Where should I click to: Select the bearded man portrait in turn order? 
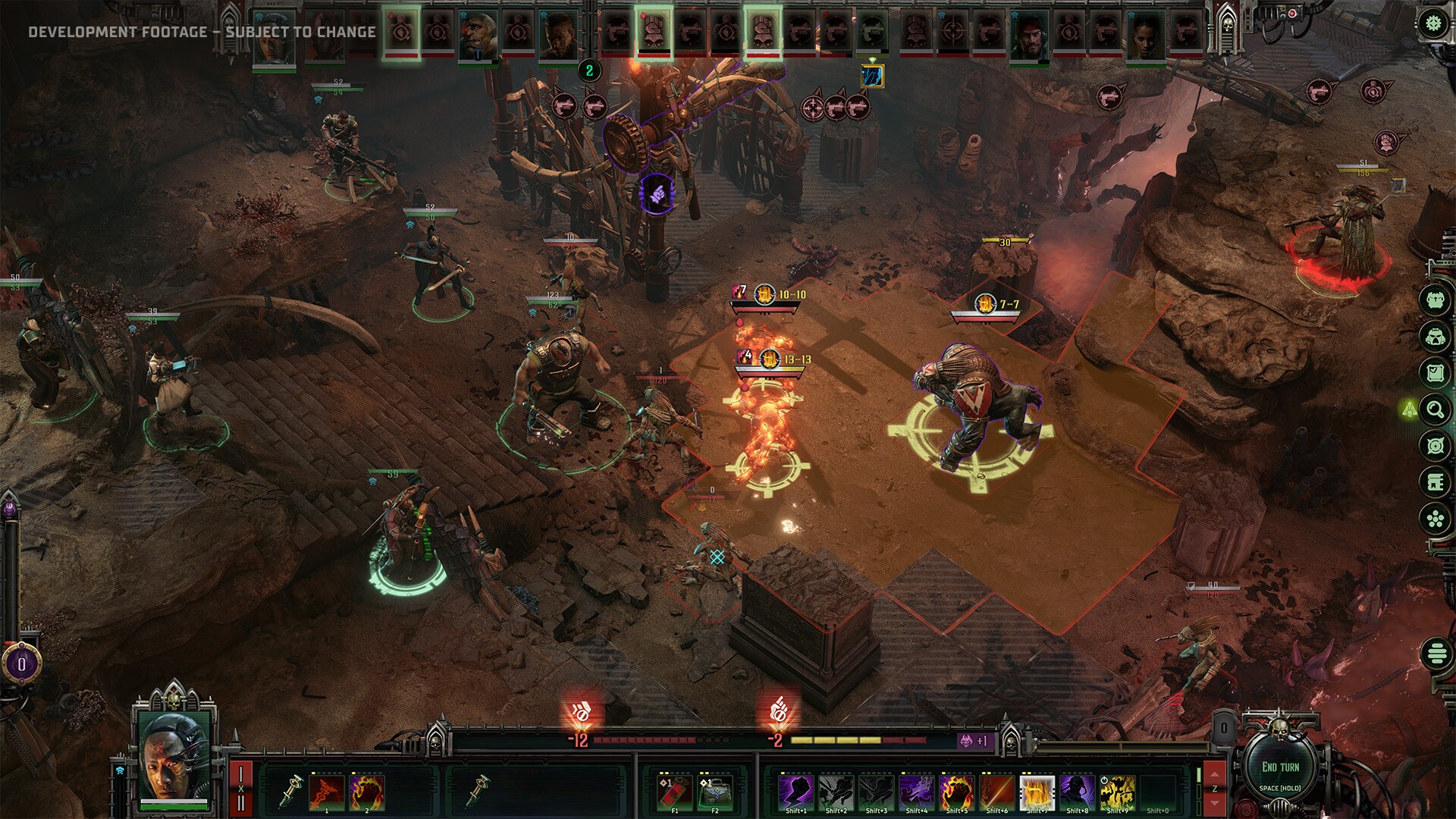pos(1028,35)
